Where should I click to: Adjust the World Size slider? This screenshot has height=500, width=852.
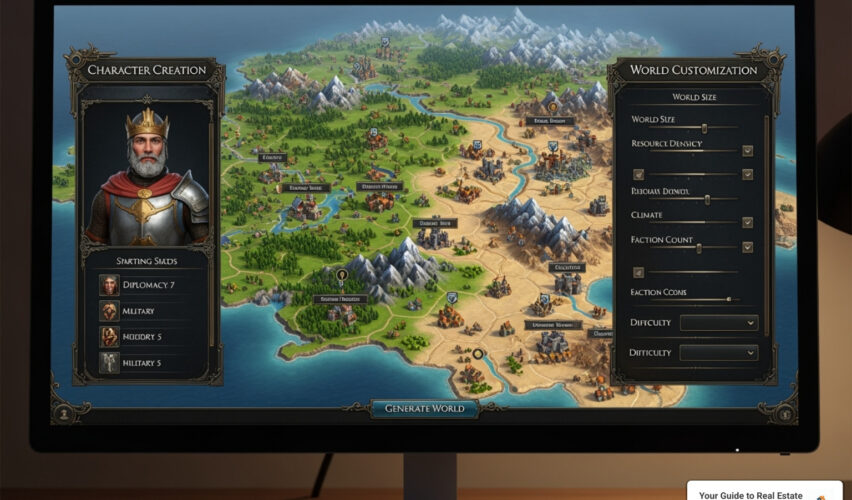pos(704,128)
